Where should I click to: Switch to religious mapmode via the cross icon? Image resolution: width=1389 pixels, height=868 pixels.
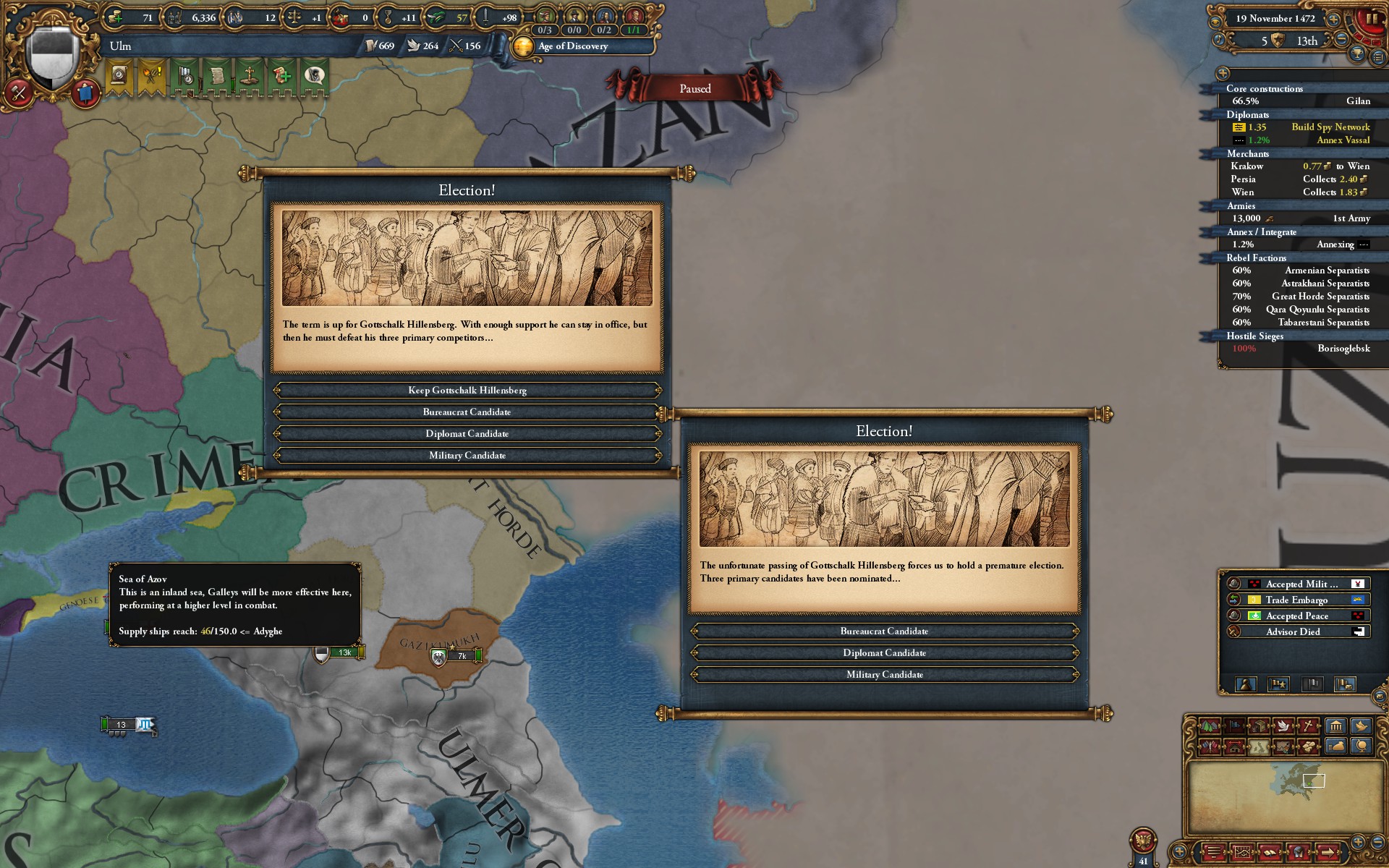(x=1309, y=725)
